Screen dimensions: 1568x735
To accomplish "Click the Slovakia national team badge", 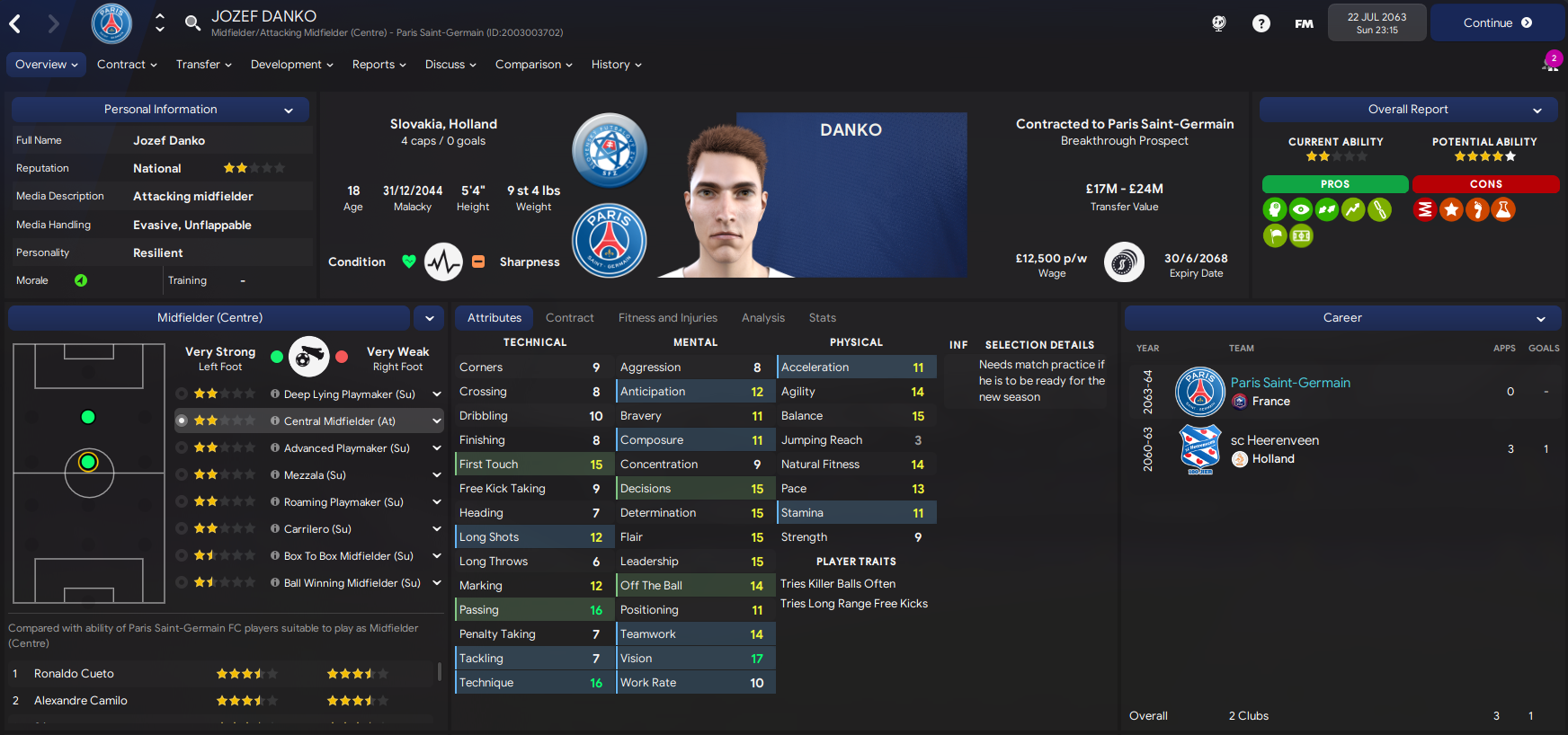I will [609, 150].
